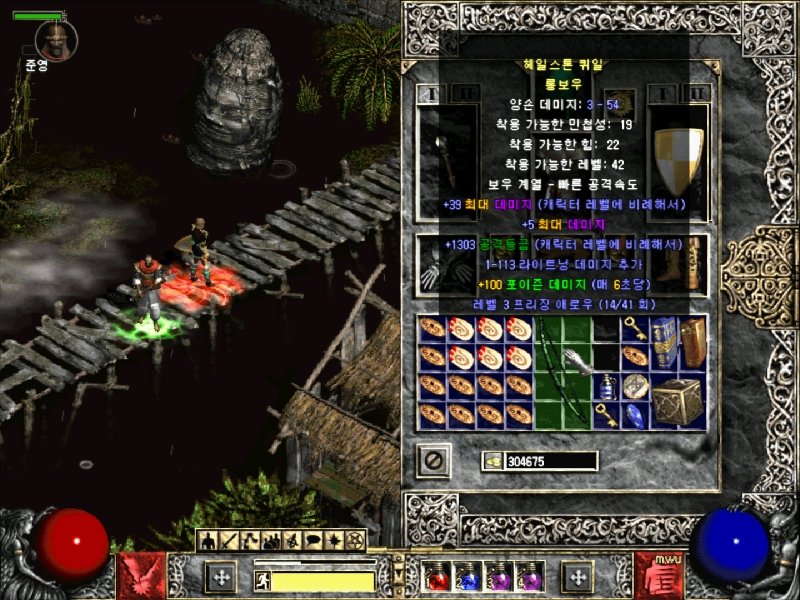
Task: Select the blue striped potion flask
Action: pos(606,386)
